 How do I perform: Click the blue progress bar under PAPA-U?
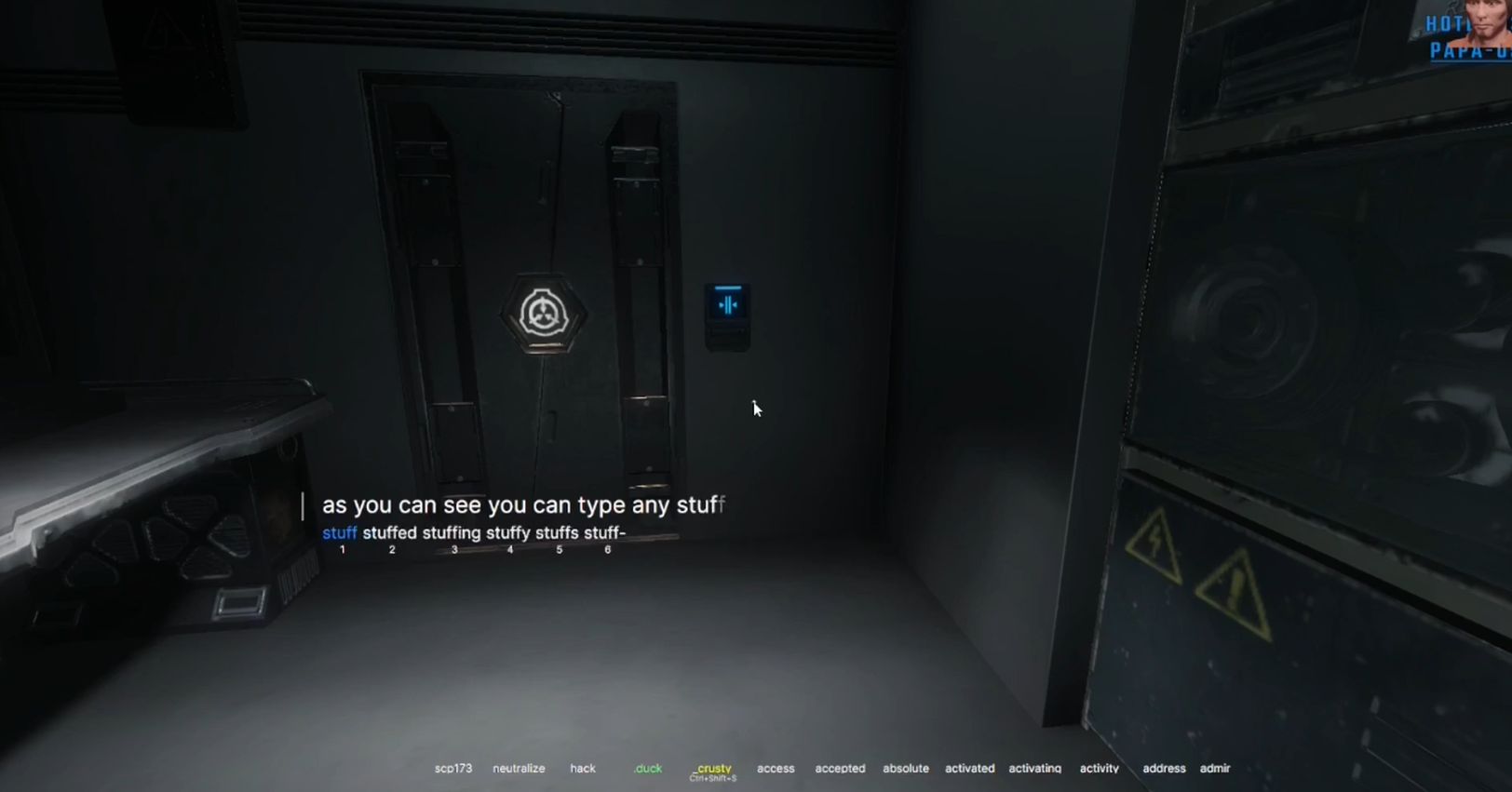click(1469, 60)
